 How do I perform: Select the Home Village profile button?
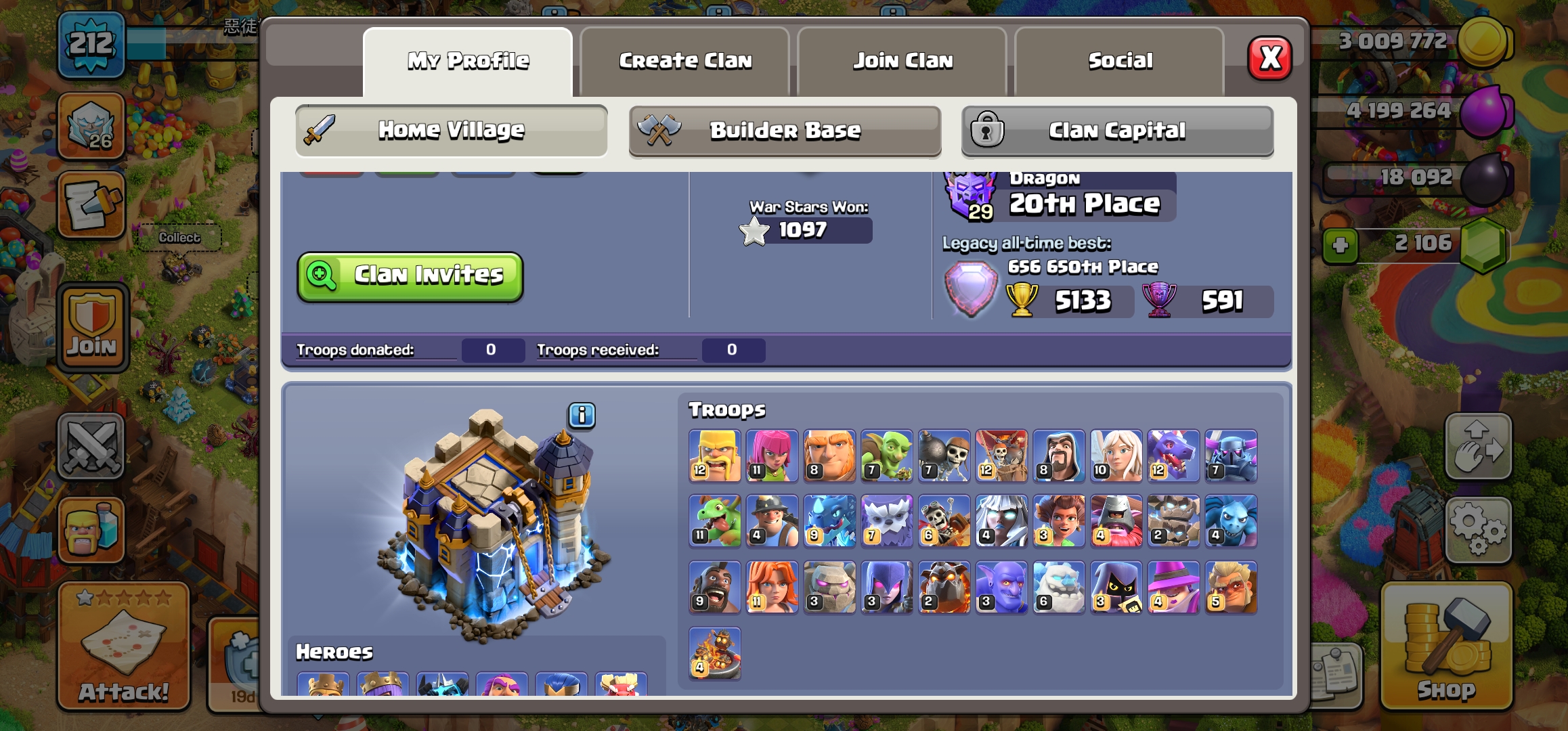point(451,130)
